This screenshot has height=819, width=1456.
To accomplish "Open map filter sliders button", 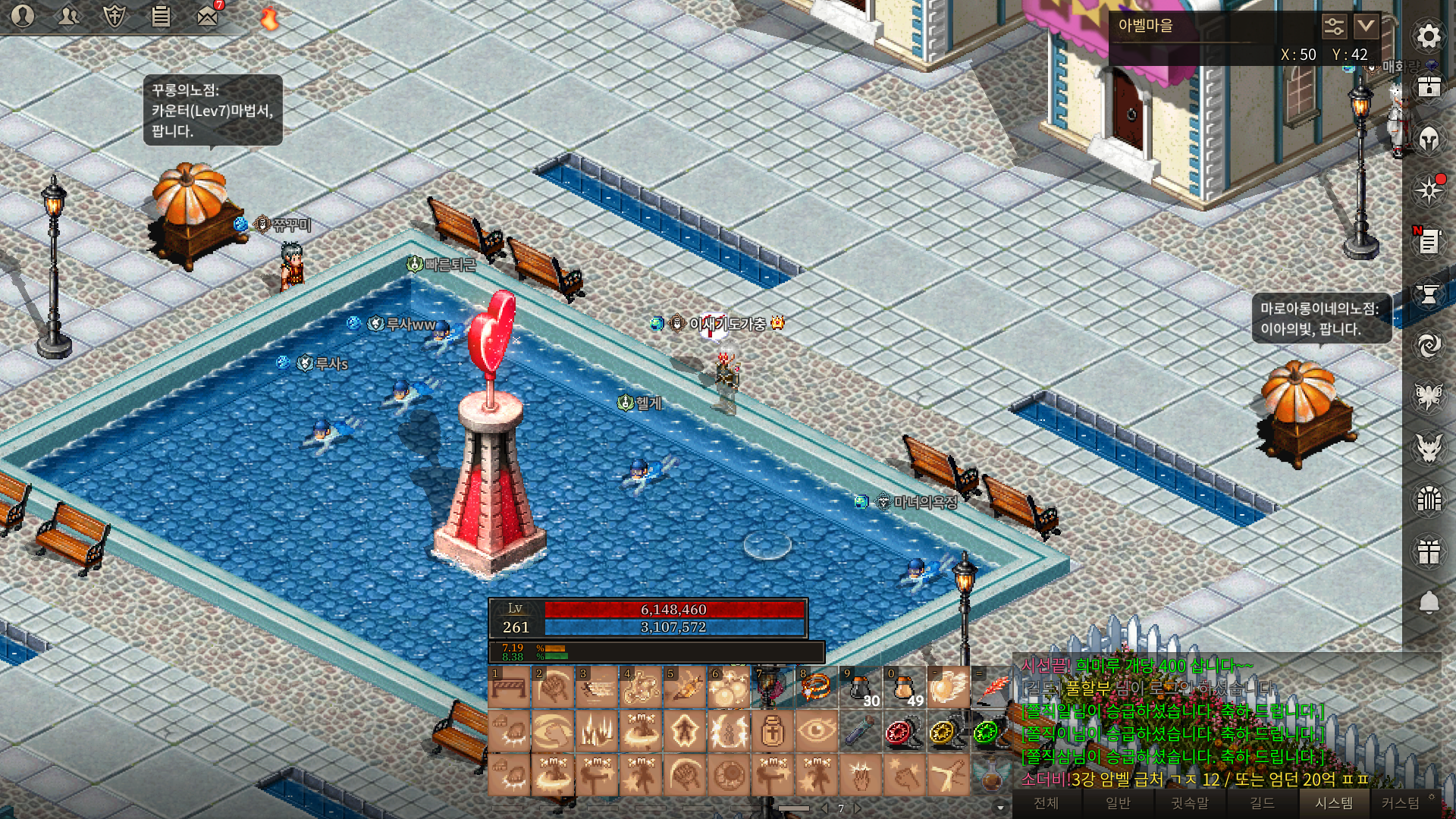I will tap(1334, 27).
